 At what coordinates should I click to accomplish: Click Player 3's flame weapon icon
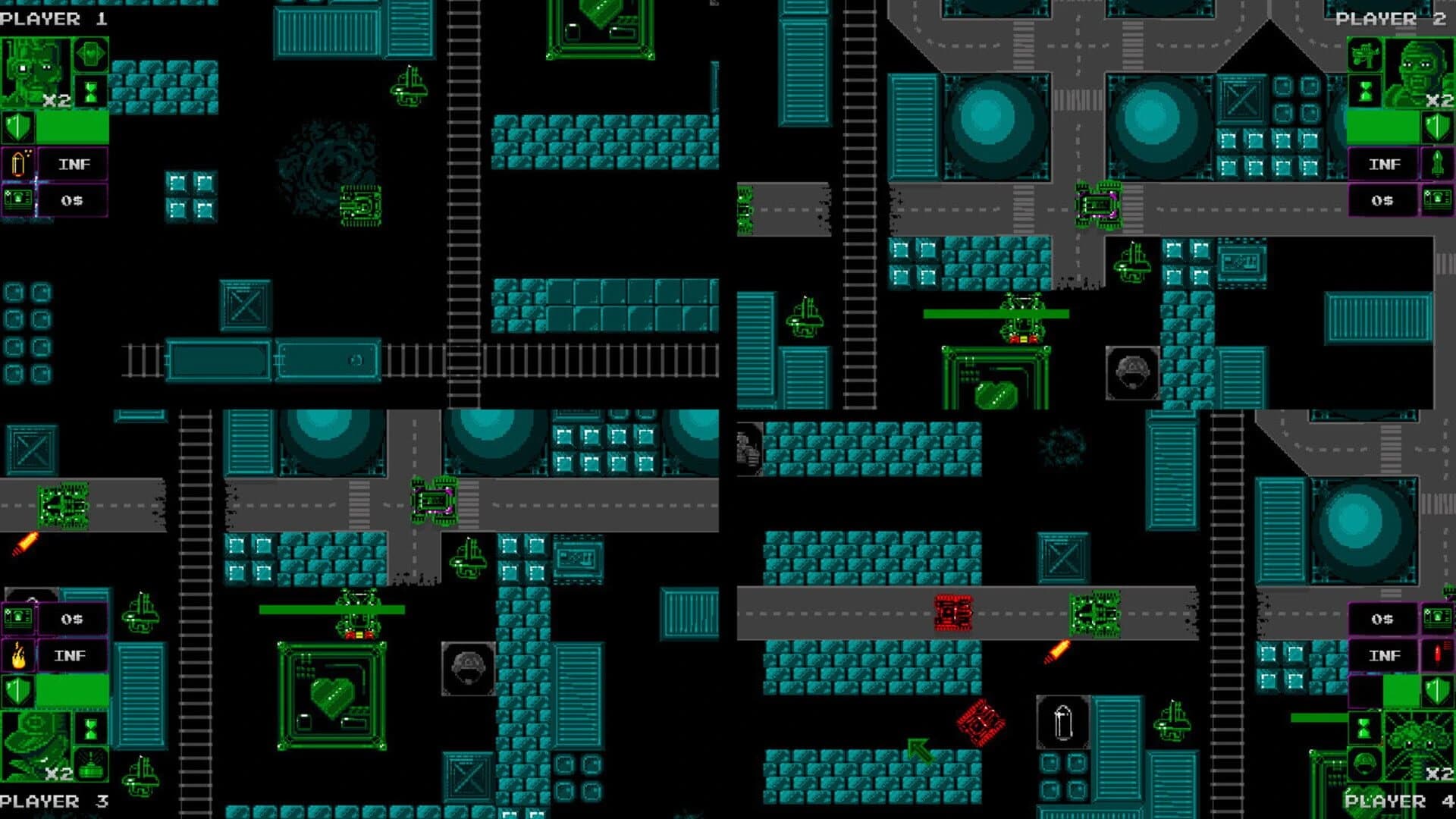pyautogui.click(x=18, y=654)
